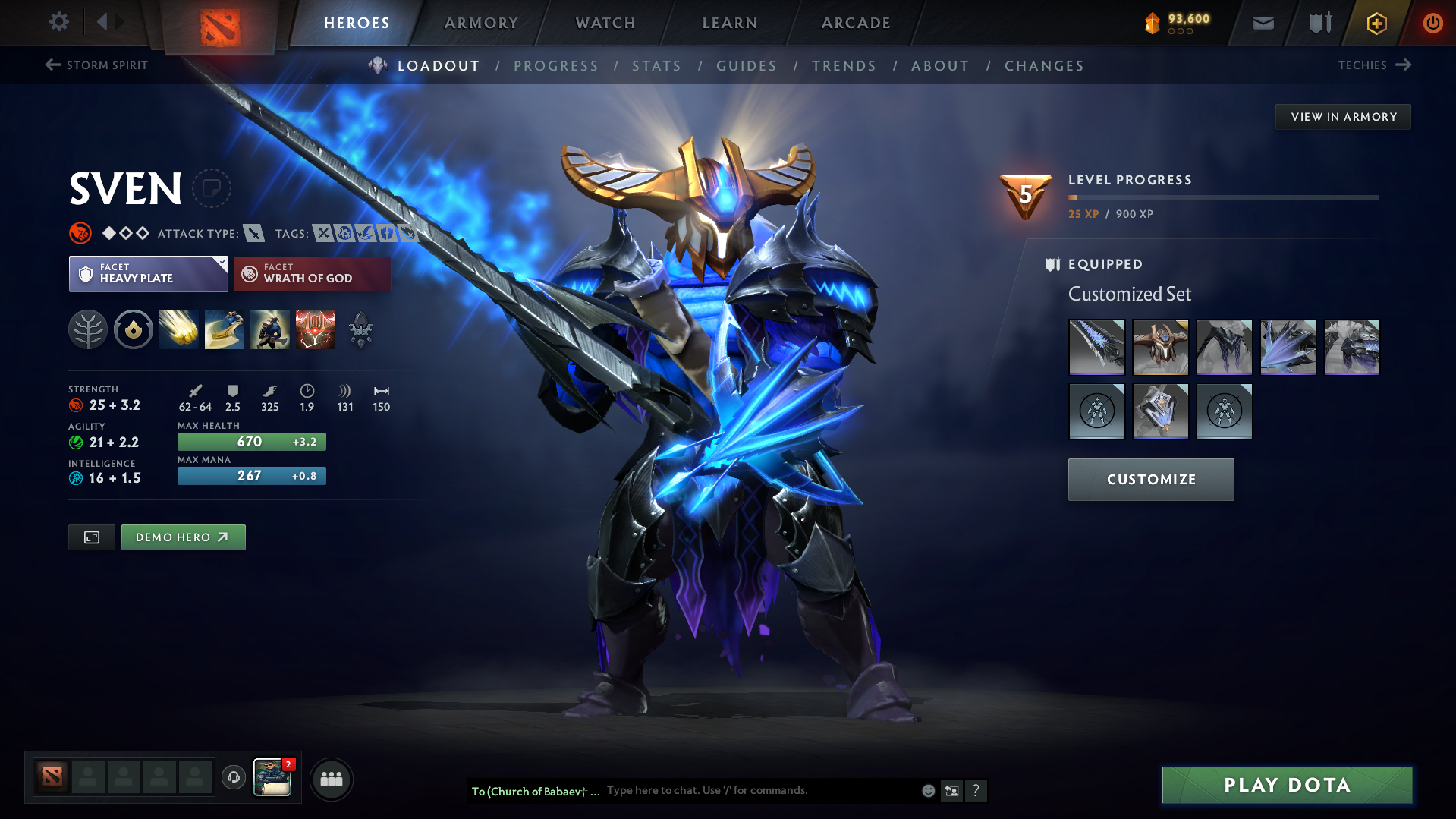Switch to the STATS tab
This screenshot has width=1456, height=819.
tap(656, 65)
